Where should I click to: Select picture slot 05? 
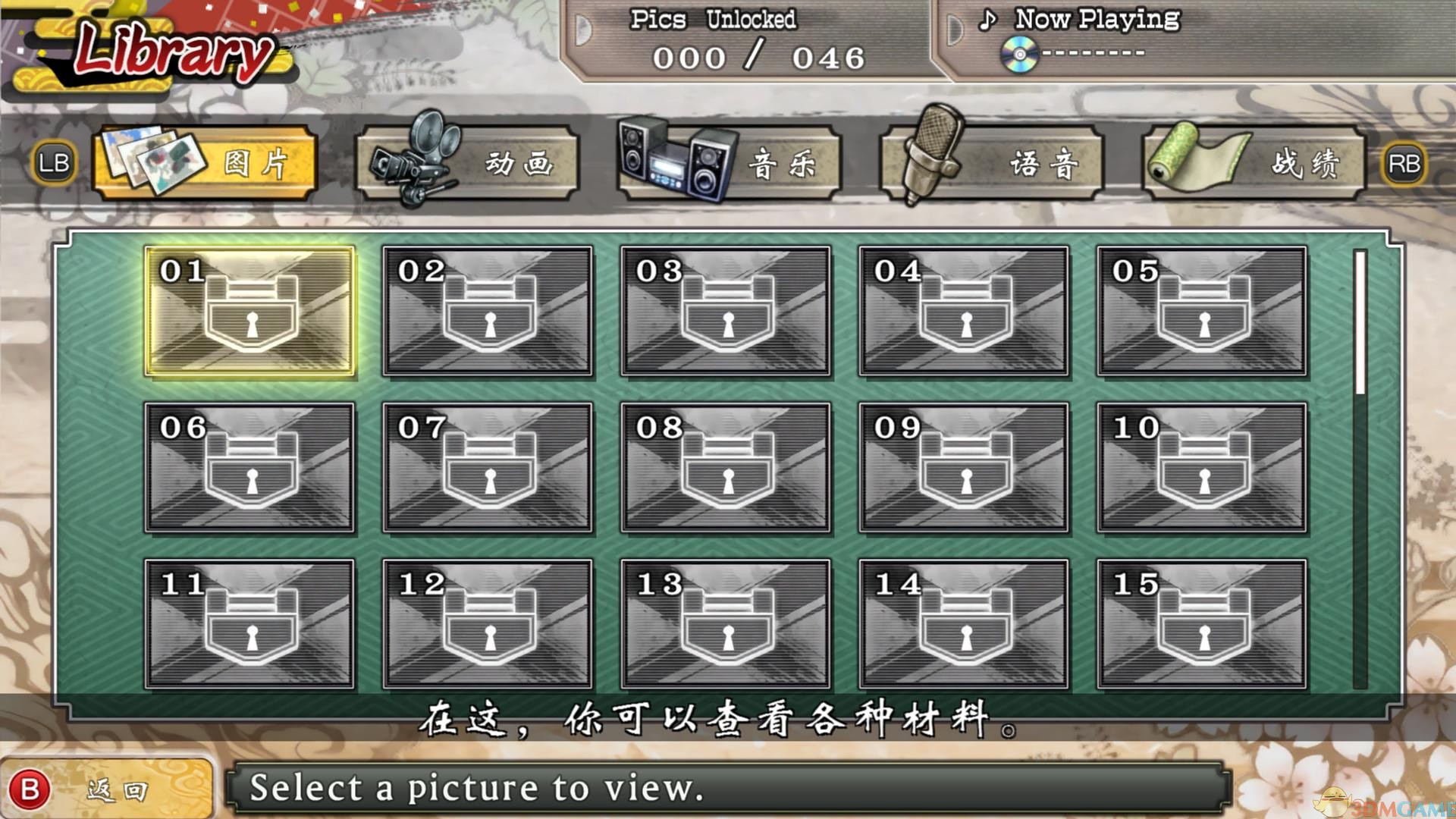coord(1202,311)
